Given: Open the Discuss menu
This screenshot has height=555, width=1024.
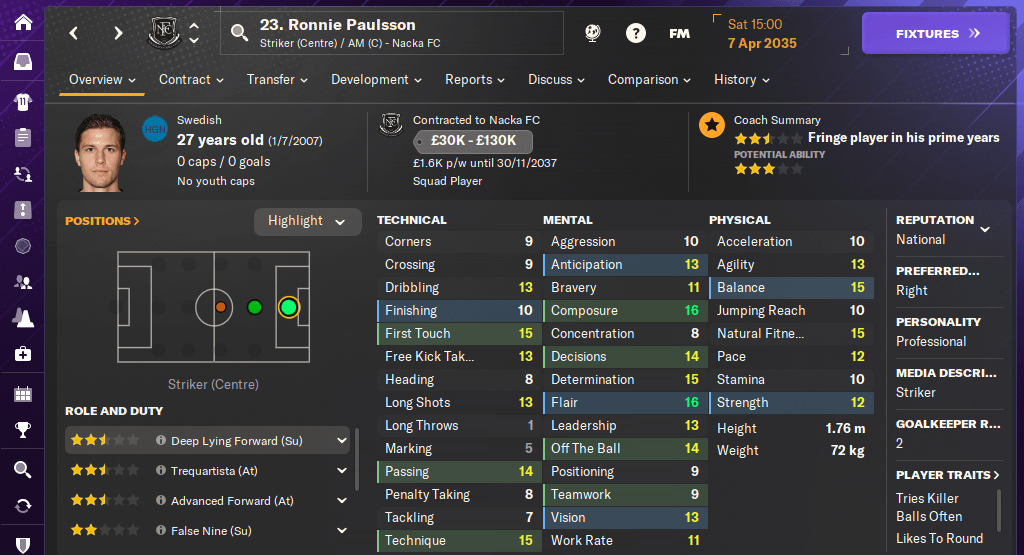Looking at the screenshot, I should pyautogui.click(x=557, y=80).
